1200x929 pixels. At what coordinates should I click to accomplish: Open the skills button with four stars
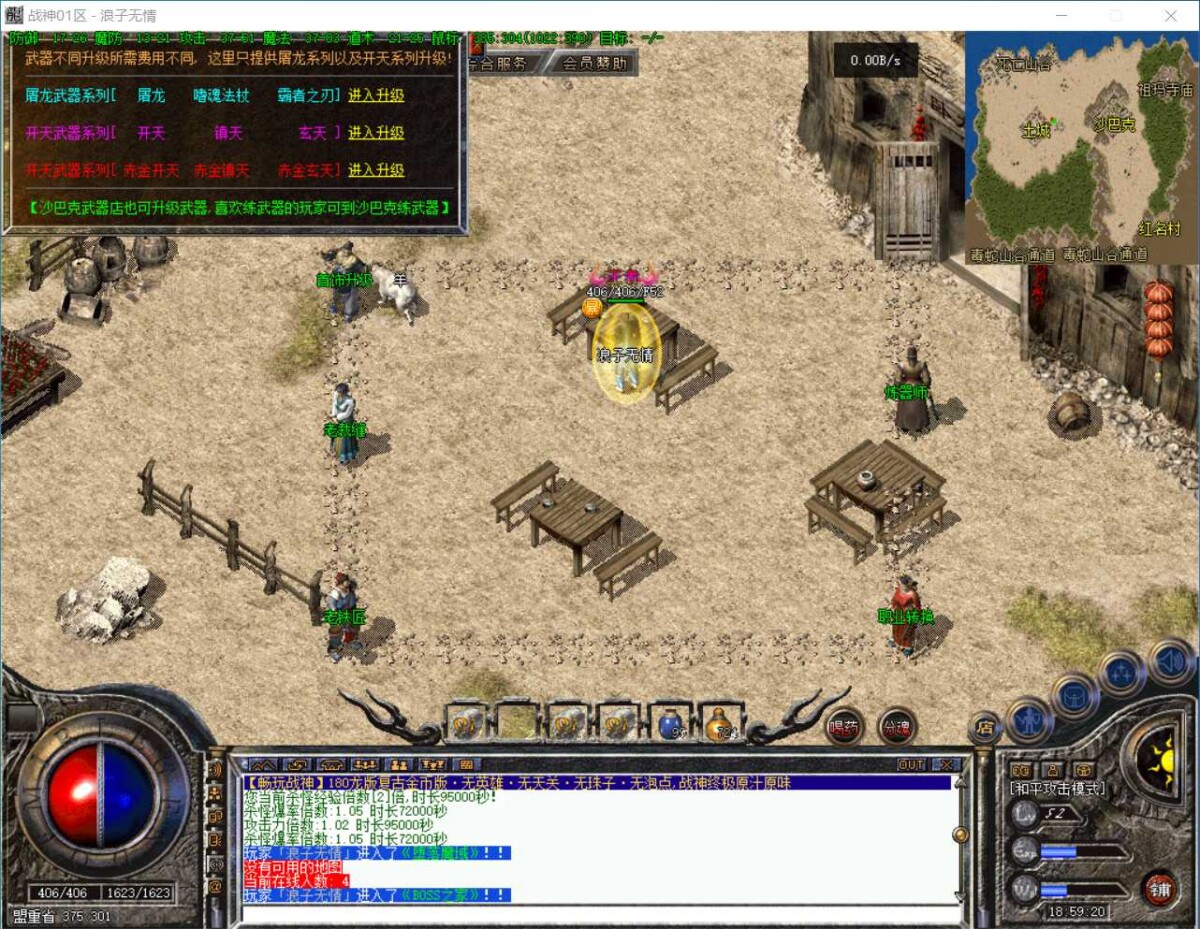(x=1121, y=673)
